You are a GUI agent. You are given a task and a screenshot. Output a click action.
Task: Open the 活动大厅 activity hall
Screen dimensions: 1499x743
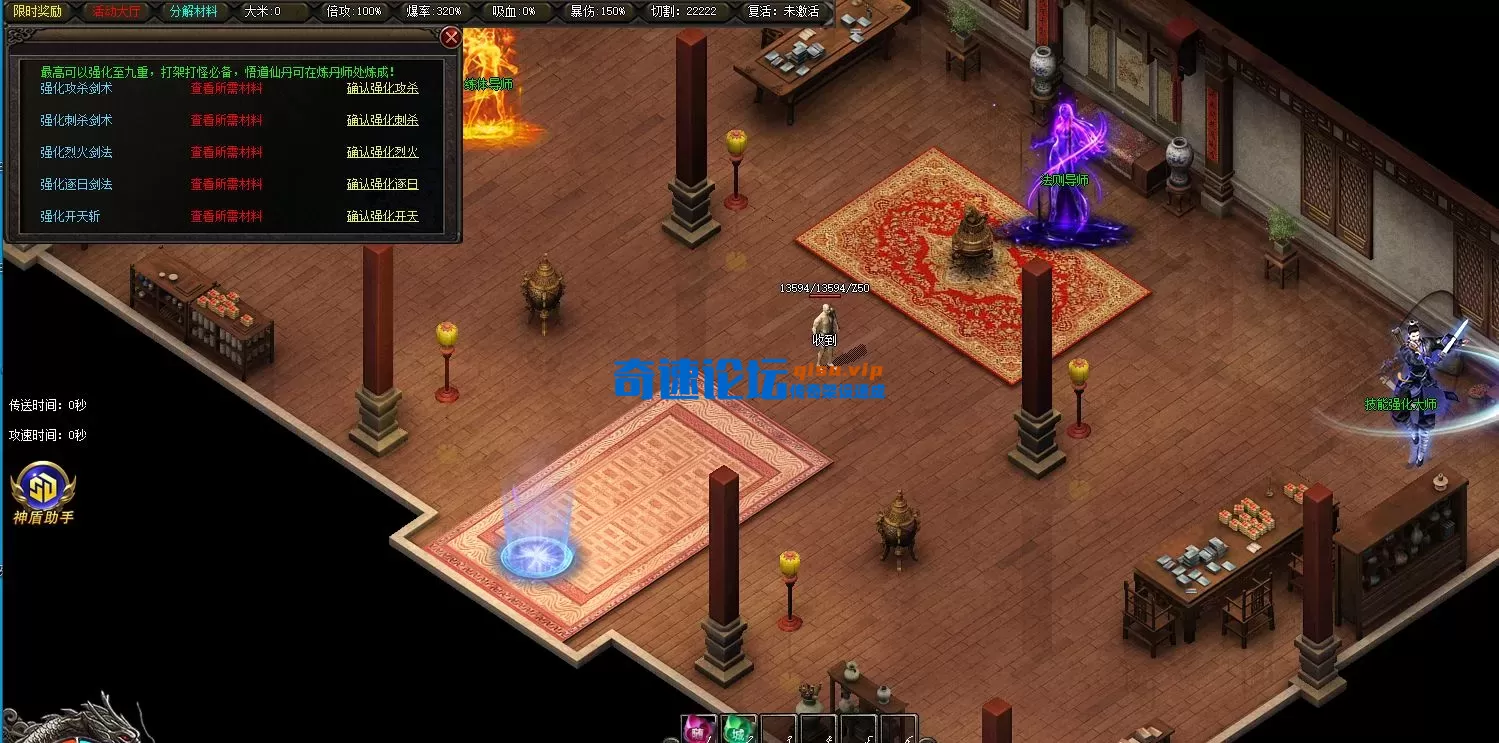tap(116, 11)
